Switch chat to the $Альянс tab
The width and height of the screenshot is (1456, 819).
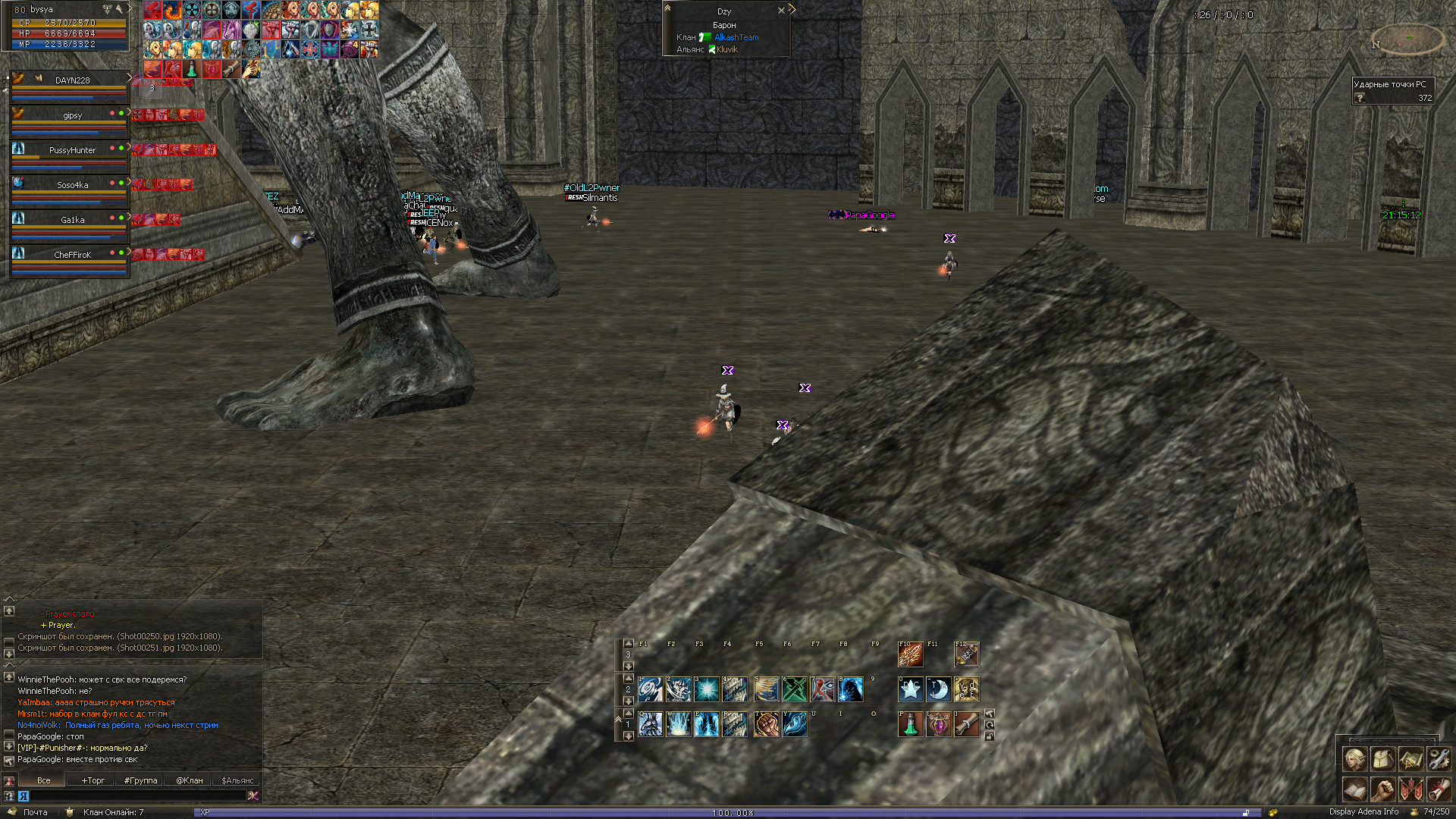(x=237, y=780)
